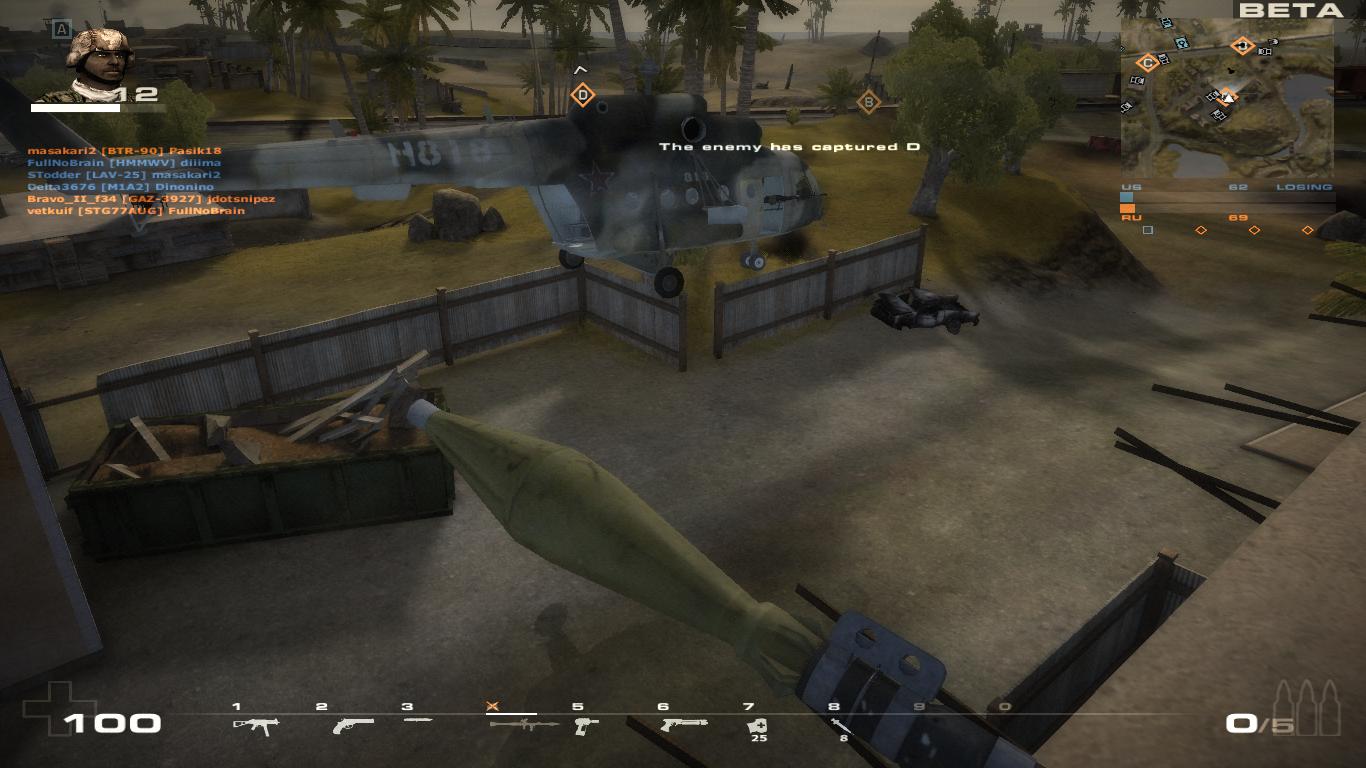Select the B objective marker
This screenshot has height=768, width=1366.
(x=868, y=101)
